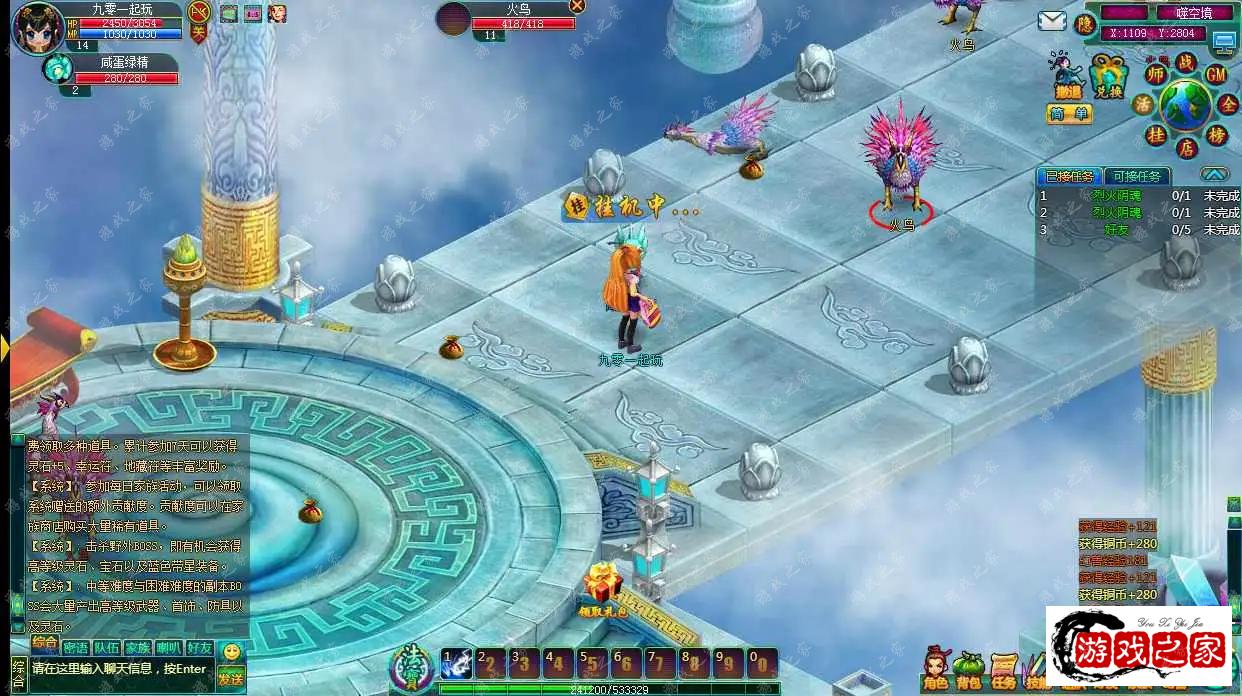The image size is (1242, 696).
Task: Open the globe world map
Action: point(1185,104)
